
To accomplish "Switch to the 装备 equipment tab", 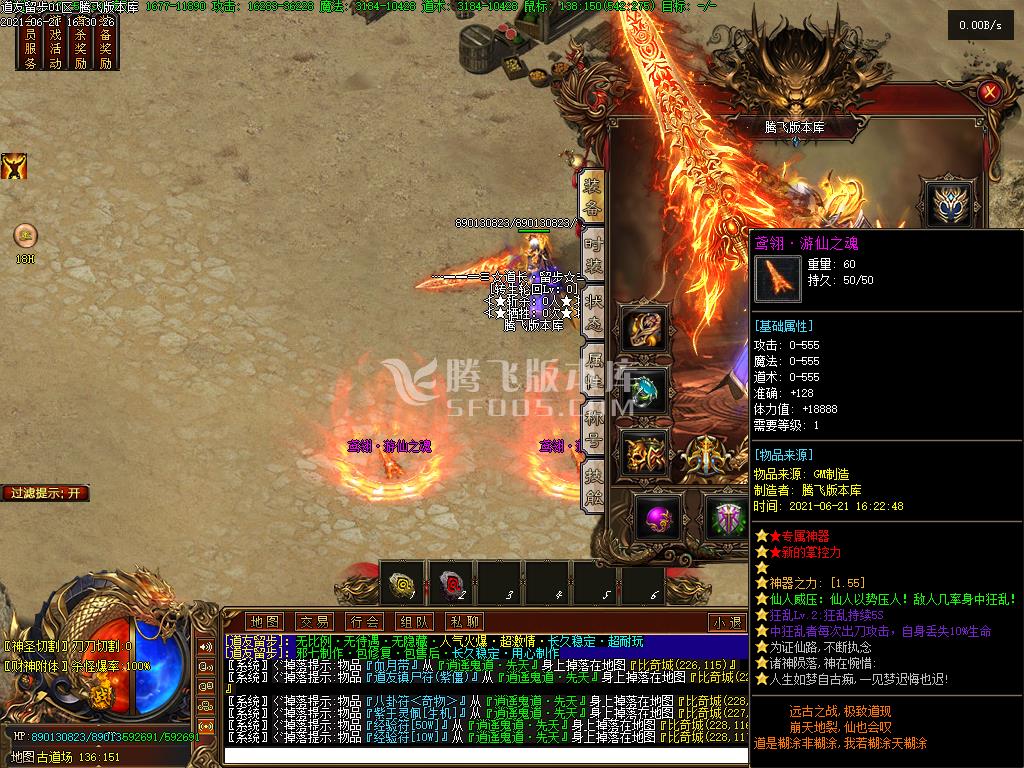I will (593, 196).
